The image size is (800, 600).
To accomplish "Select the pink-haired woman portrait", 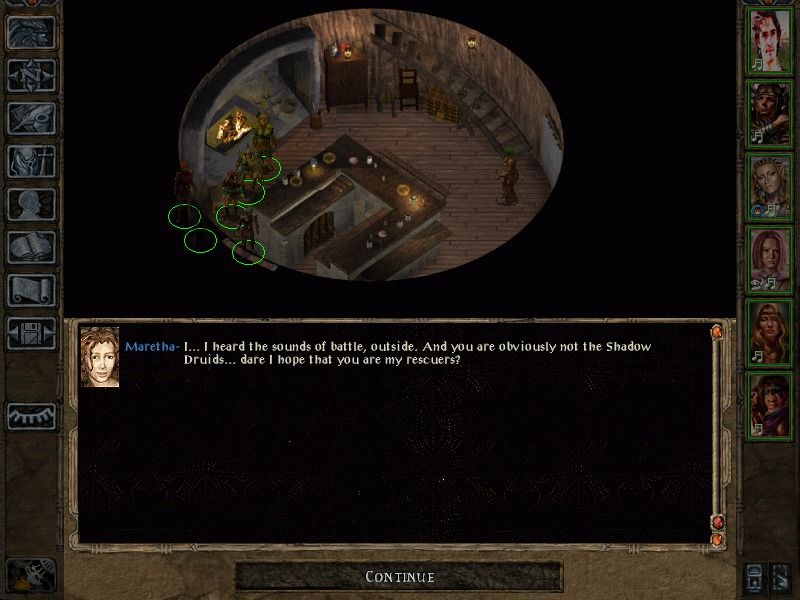I will (x=771, y=260).
